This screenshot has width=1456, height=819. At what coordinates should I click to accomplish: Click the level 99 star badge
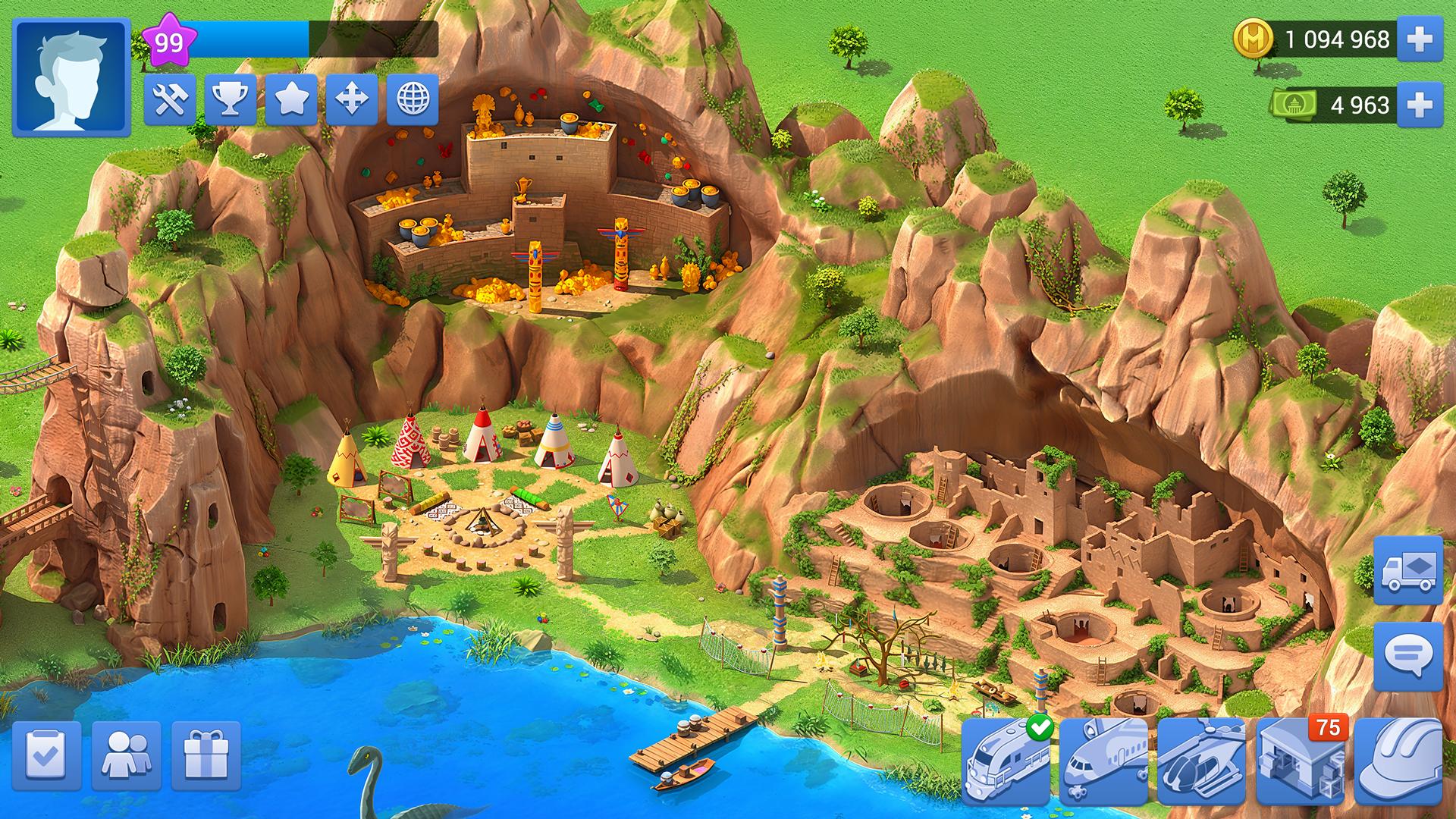tap(169, 41)
